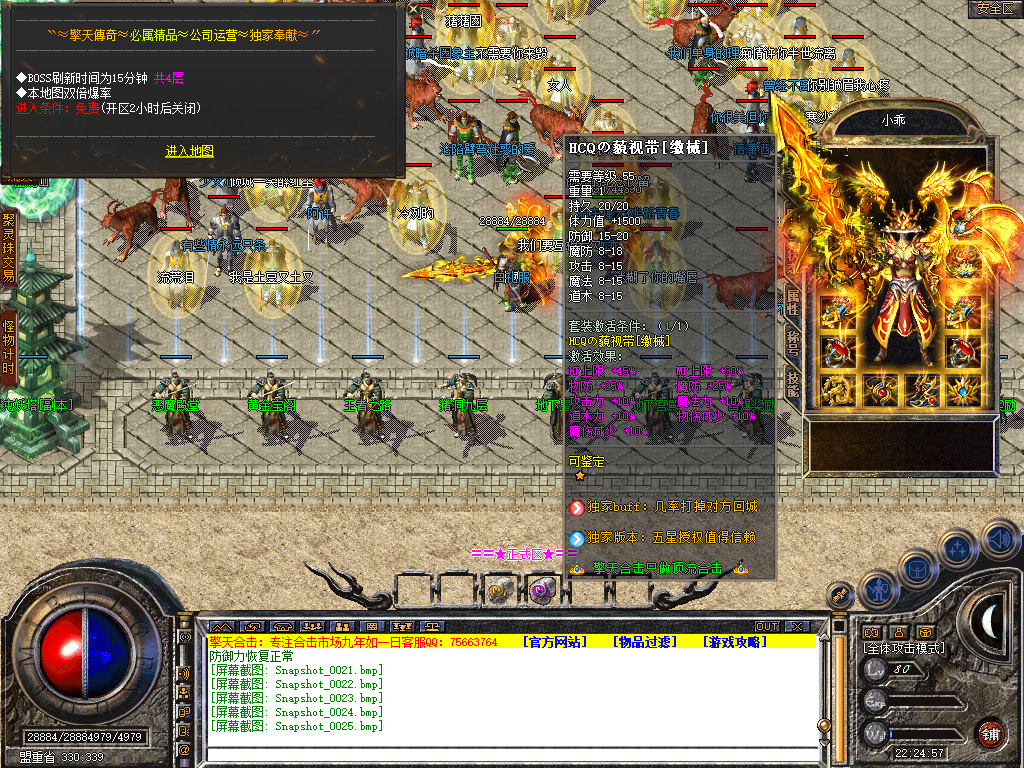Click the speaker sound round button
The width and height of the screenshot is (1024, 768).
999,539
